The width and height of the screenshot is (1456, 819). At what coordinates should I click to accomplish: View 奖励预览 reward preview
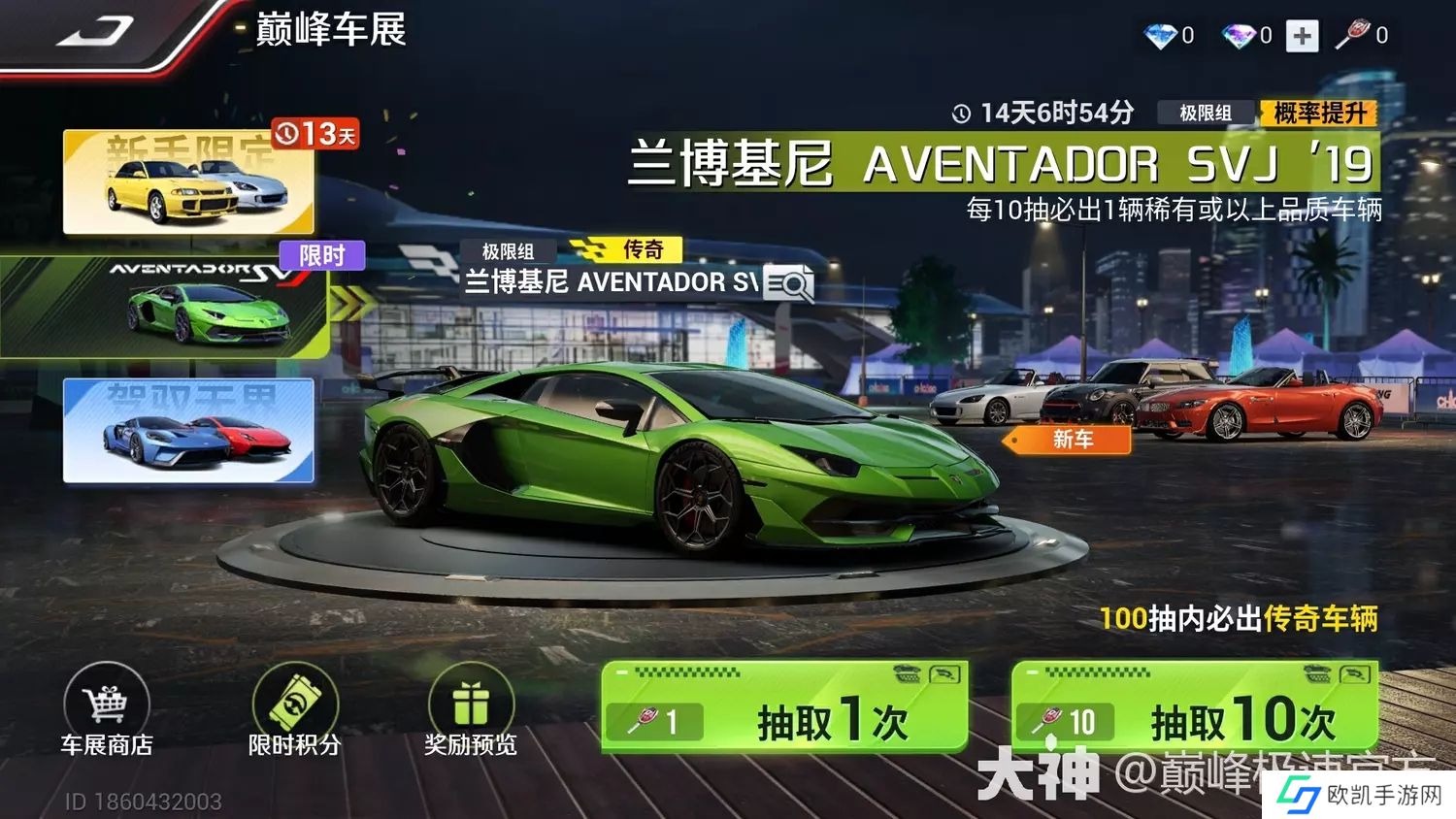coord(471,709)
